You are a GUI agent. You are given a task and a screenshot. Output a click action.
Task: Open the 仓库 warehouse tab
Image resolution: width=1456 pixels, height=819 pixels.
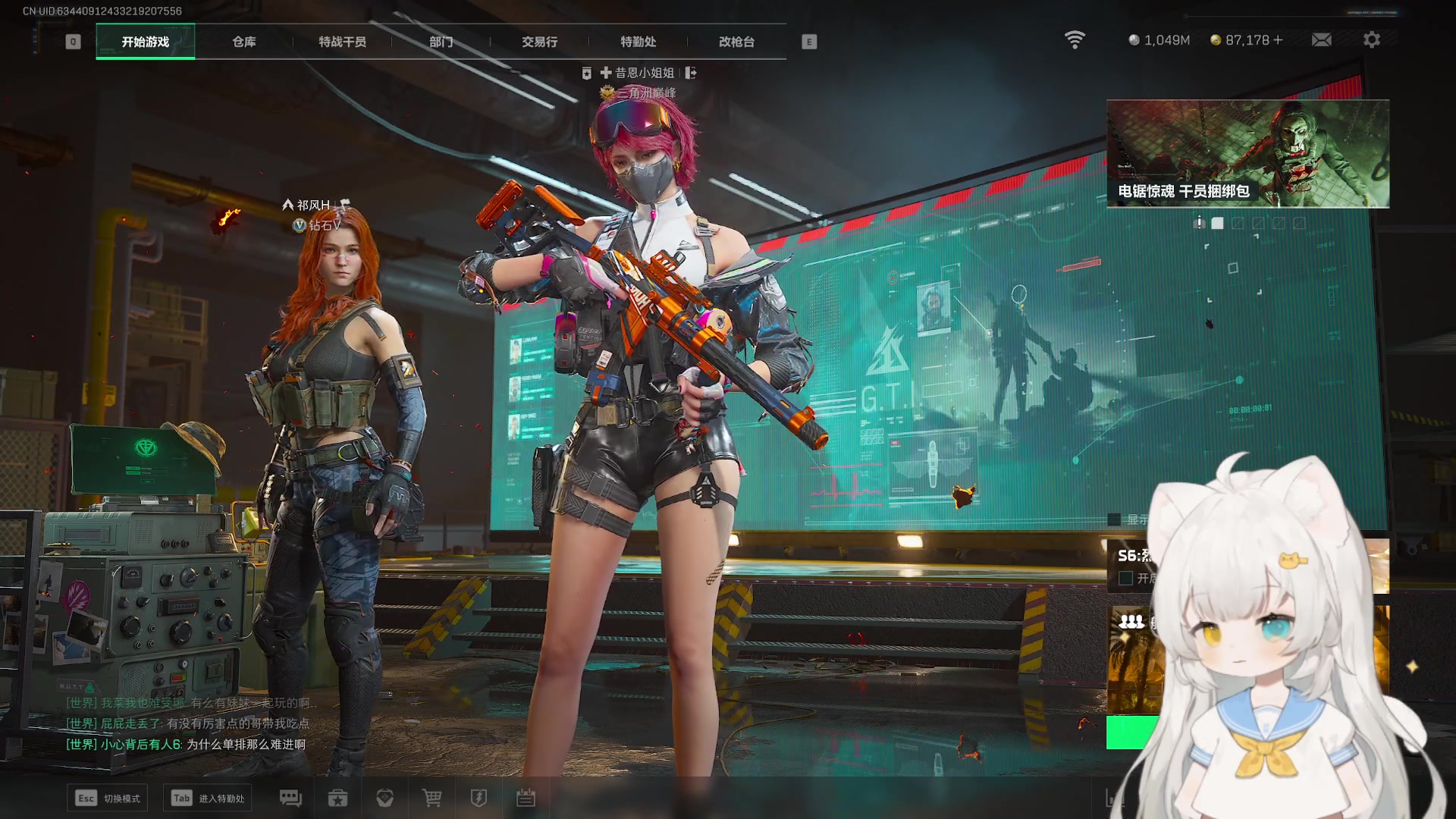[243, 42]
